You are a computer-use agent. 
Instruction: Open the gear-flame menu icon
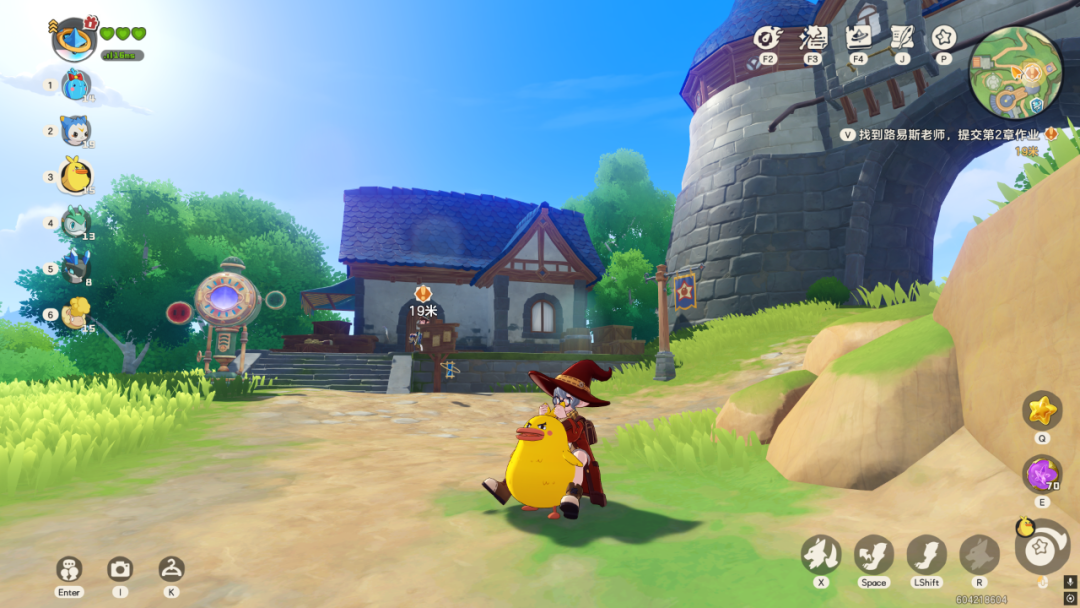click(x=767, y=38)
